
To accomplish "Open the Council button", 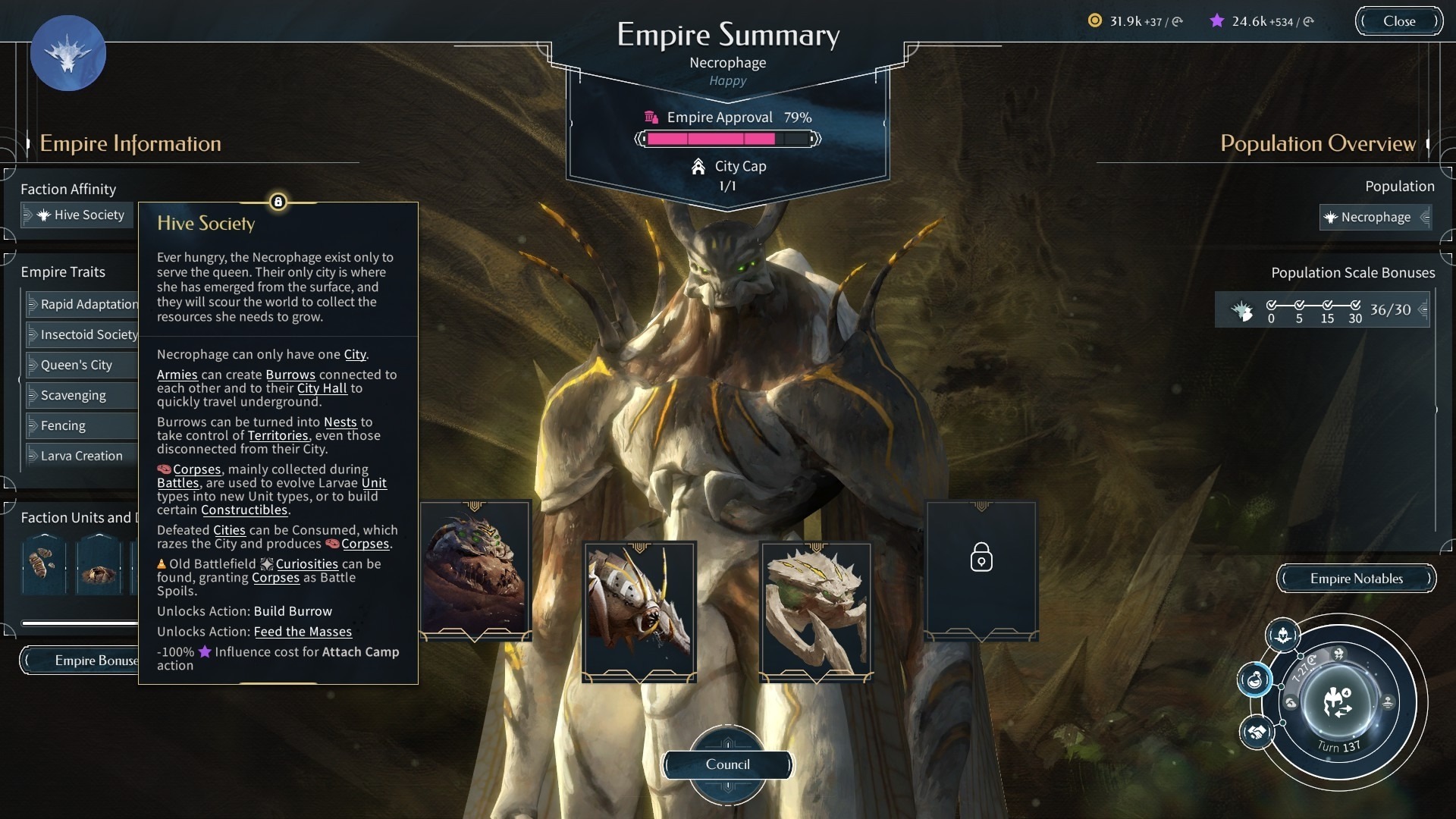I will pyautogui.click(x=728, y=764).
